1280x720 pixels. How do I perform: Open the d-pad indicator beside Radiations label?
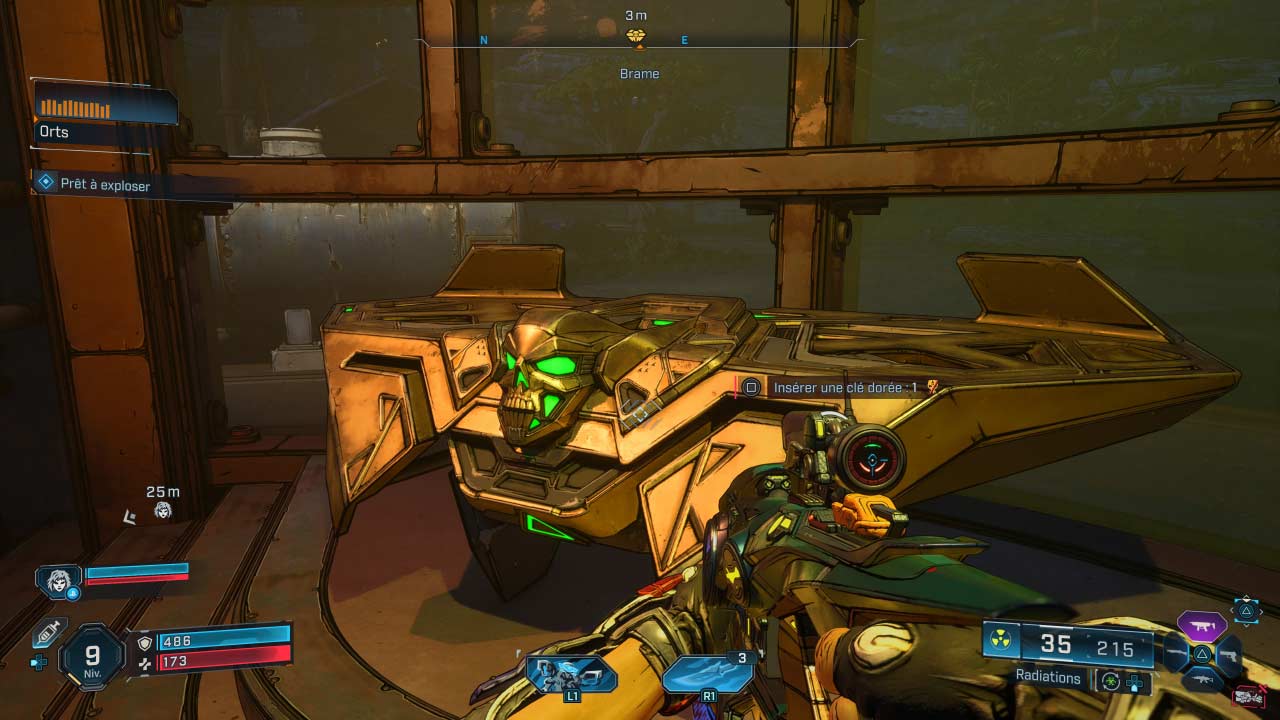click(x=1135, y=684)
